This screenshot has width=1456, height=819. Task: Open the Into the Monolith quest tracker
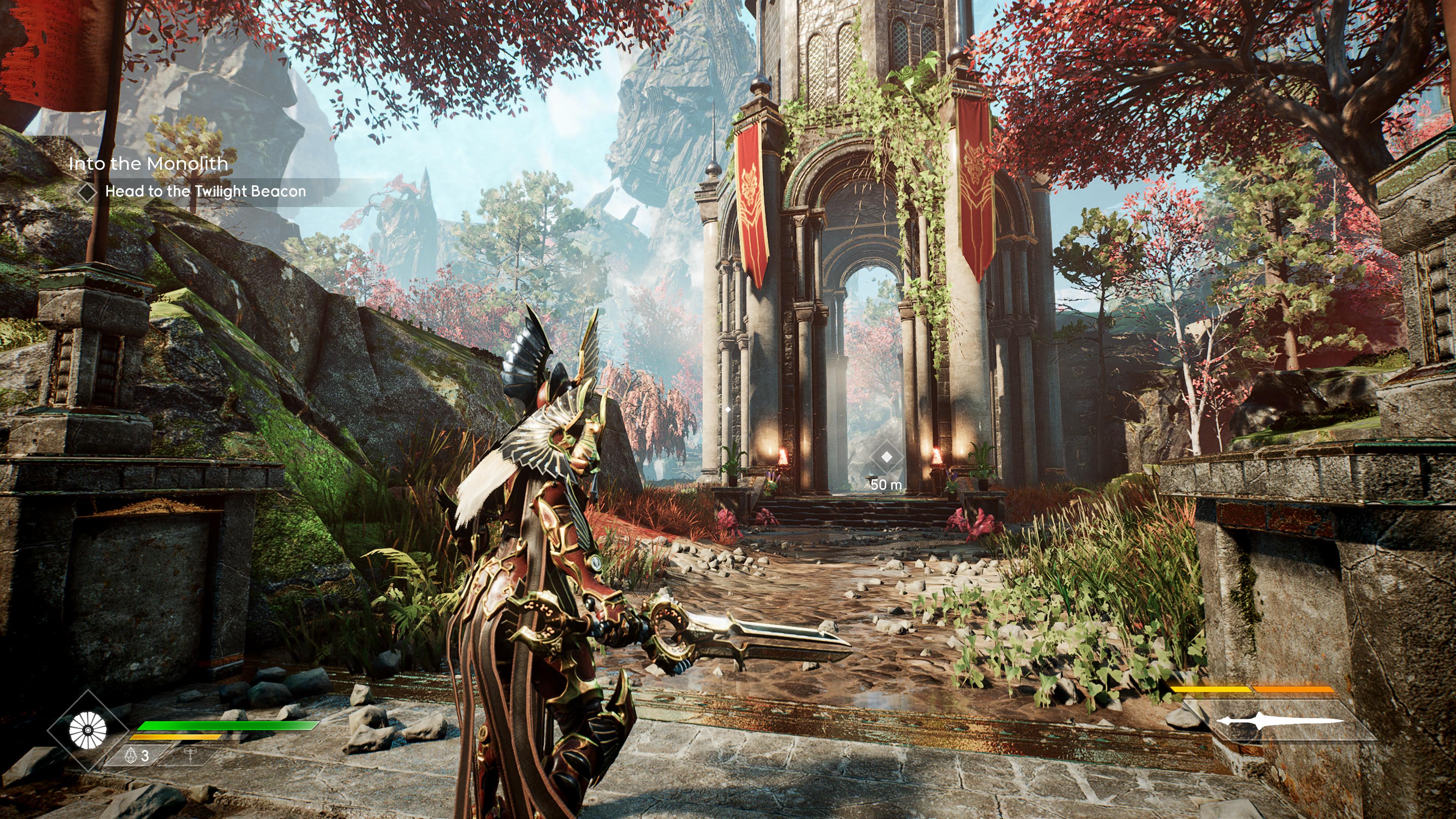[148, 164]
